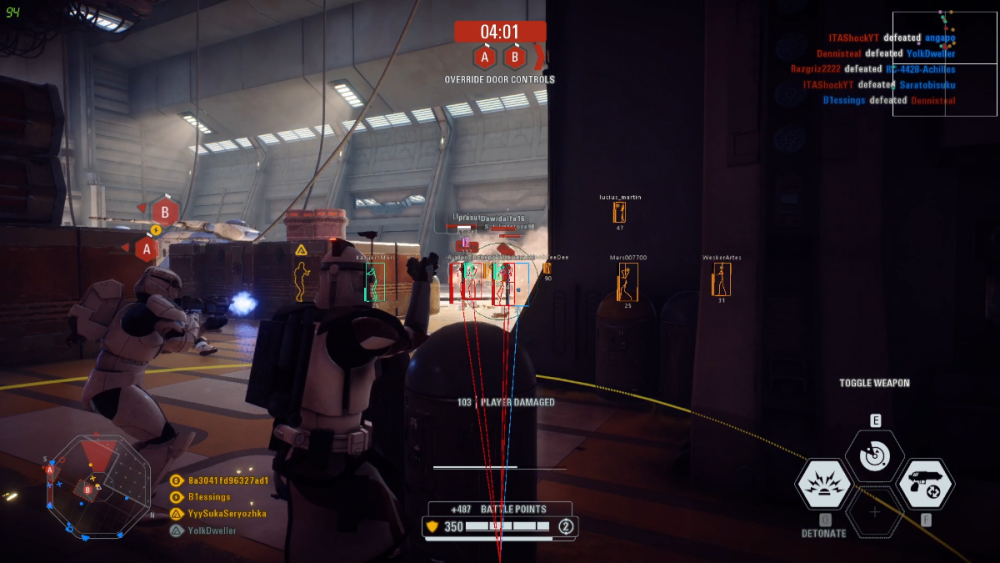The image size is (1000, 563).
Task: Click the Battle Points panel
Action: pos(500,518)
